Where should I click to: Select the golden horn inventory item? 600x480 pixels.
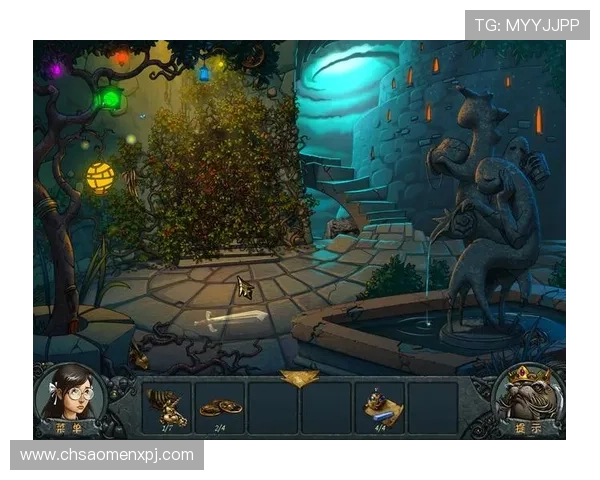tap(166, 407)
